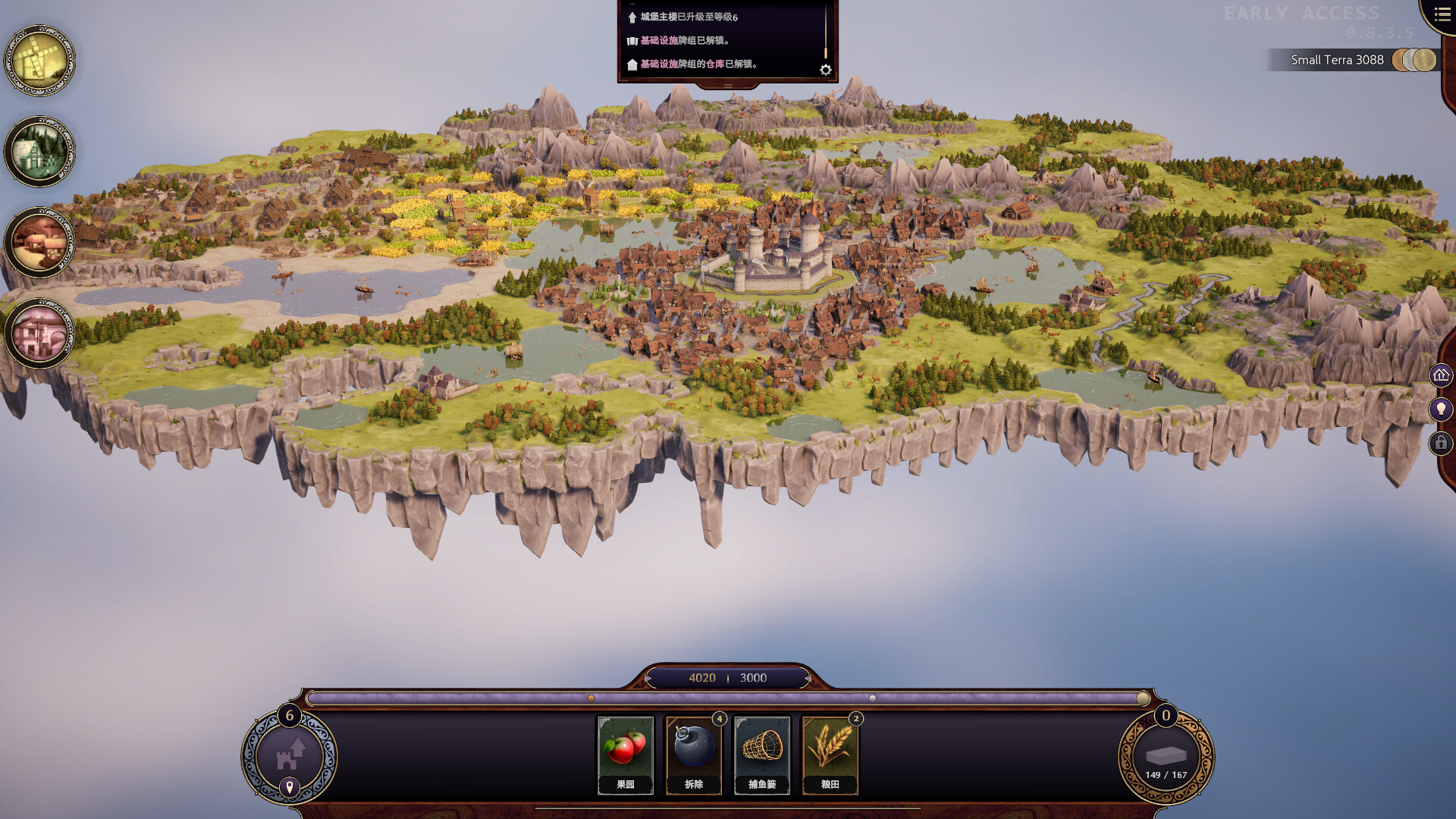This screenshot has height=819, width=1456.
Task: Open the orange village houses deck
Action: 39,243
